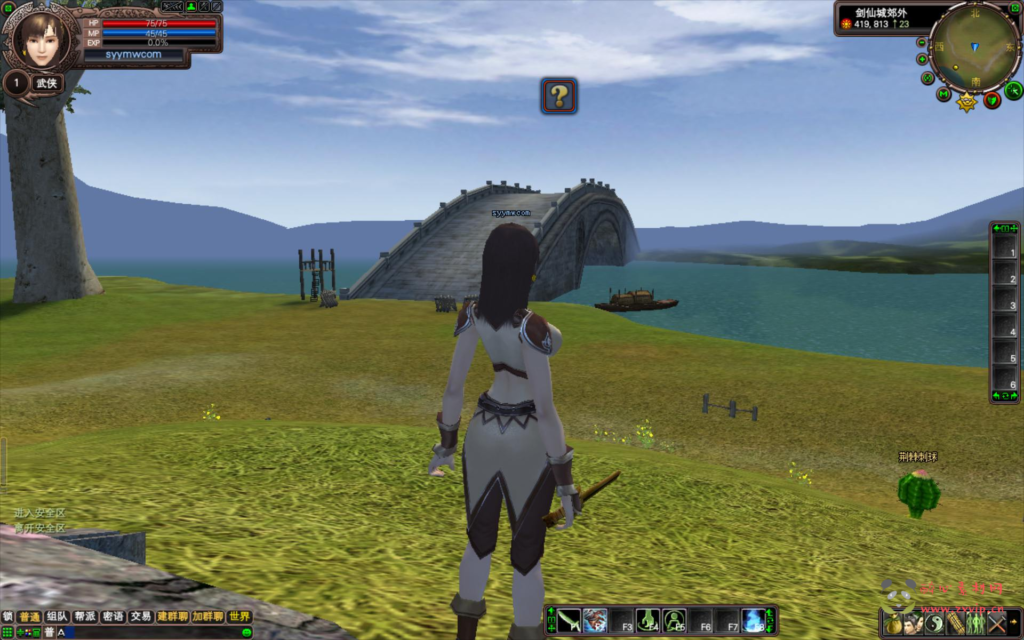Image resolution: width=1024 pixels, height=640 pixels.
Task: Select the 交易 trade channel
Action: coord(141,617)
